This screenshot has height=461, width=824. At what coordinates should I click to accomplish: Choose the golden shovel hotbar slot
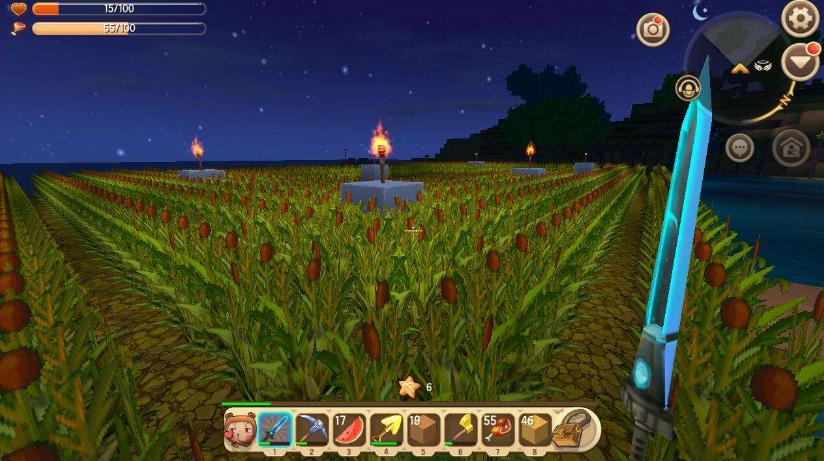pos(386,430)
